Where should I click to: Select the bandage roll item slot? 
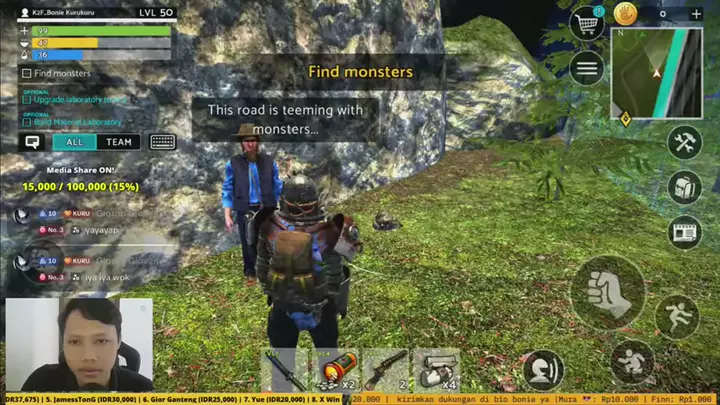[436, 370]
